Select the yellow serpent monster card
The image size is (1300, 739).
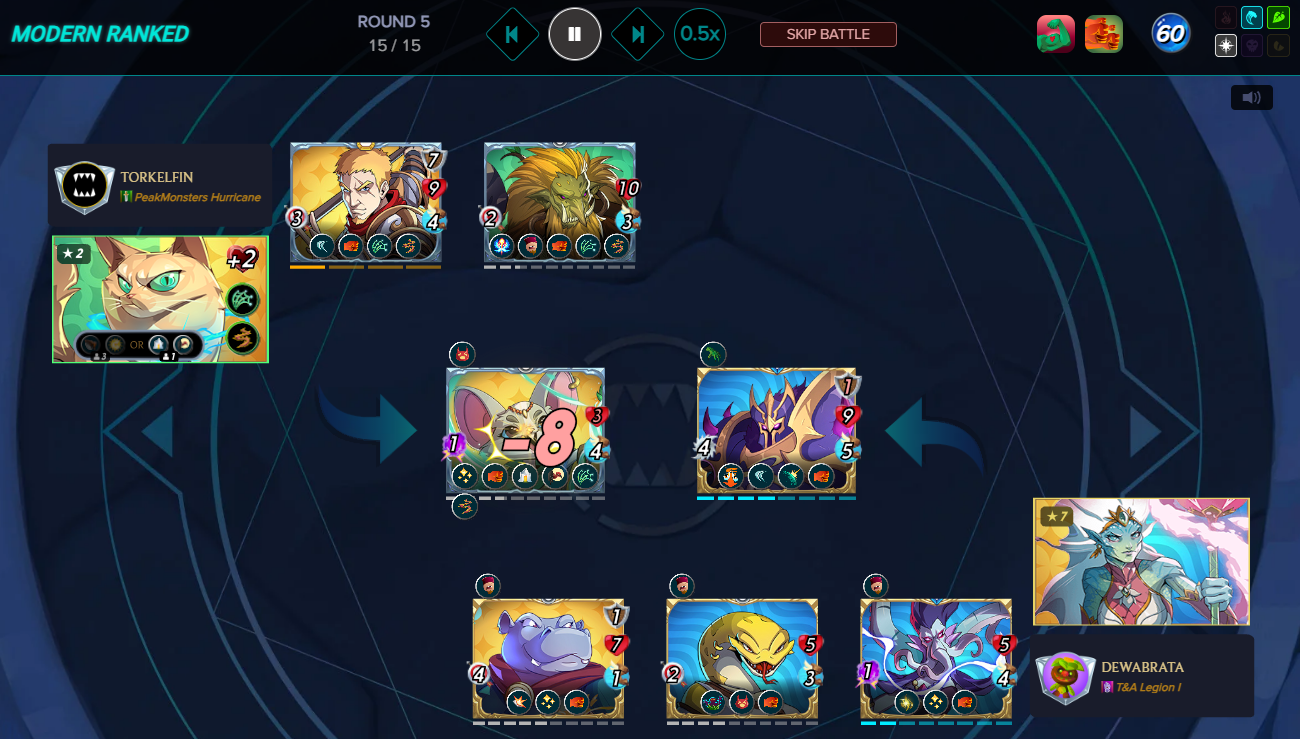[742, 658]
